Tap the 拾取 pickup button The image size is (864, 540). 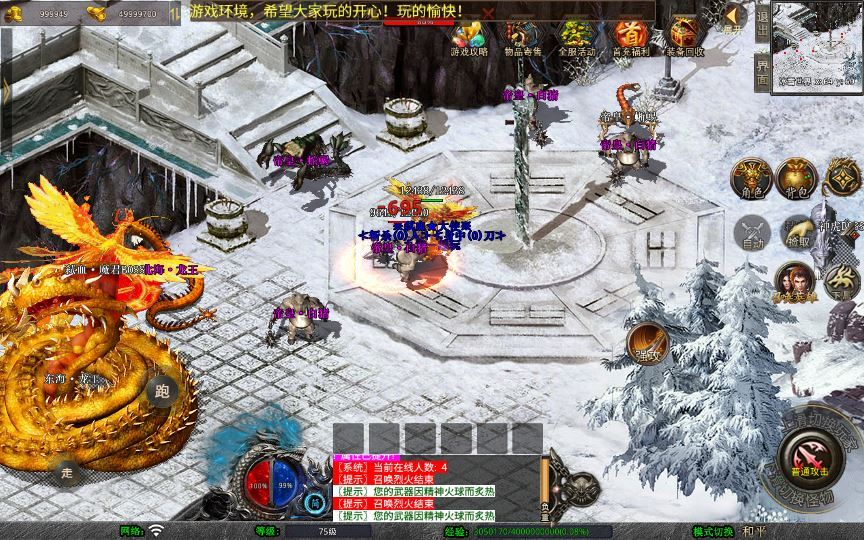click(797, 233)
